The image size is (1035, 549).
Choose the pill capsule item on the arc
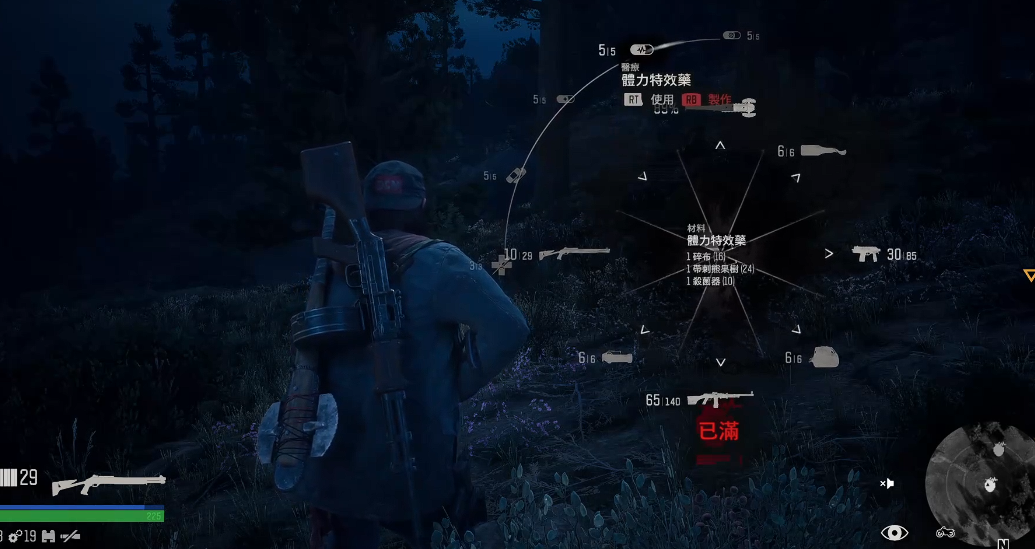565,99
